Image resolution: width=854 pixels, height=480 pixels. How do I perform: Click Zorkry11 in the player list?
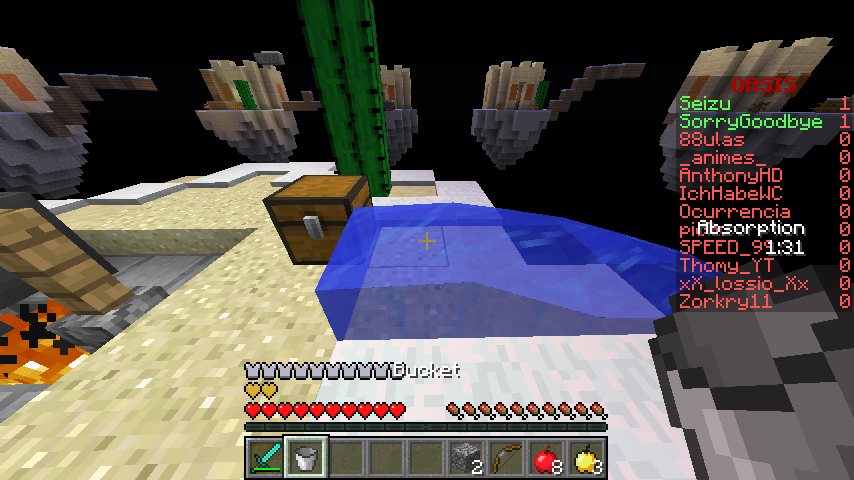click(725, 302)
